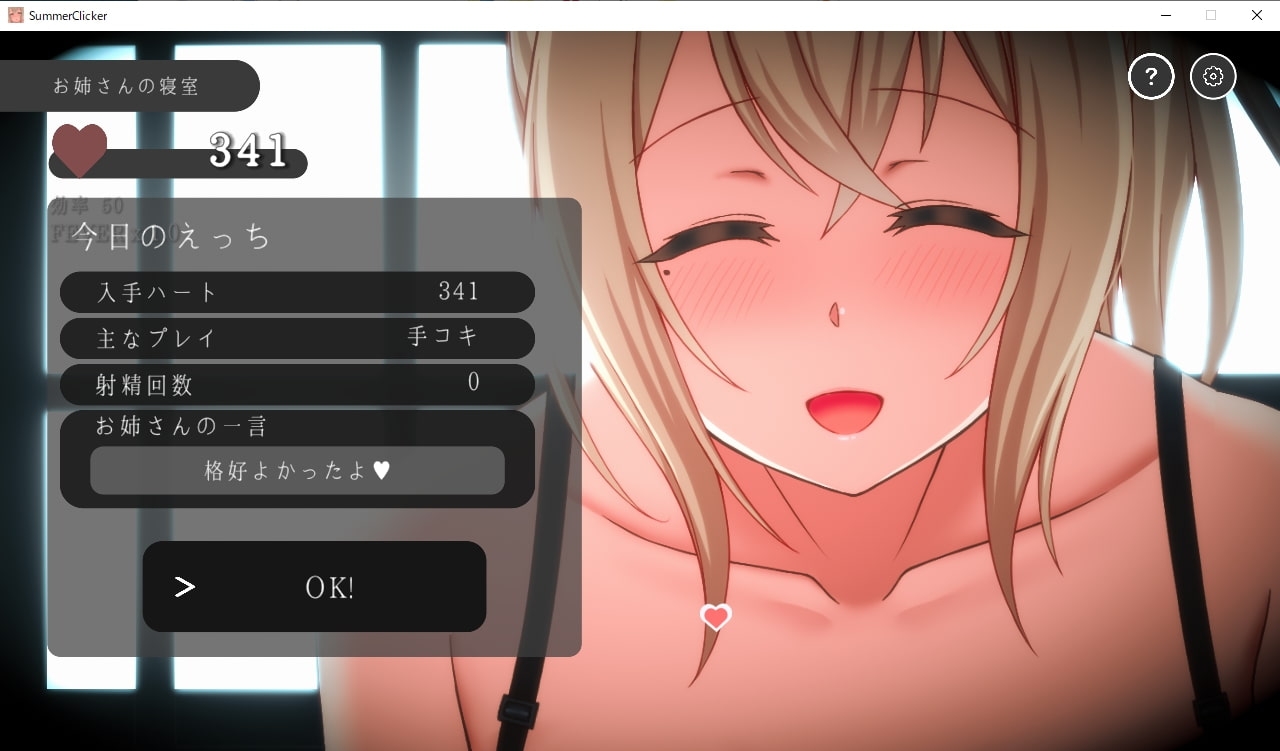This screenshot has height=751, width=1280.
Task: Open the help dialog with the question mark icon
Action: point(1150,76)
